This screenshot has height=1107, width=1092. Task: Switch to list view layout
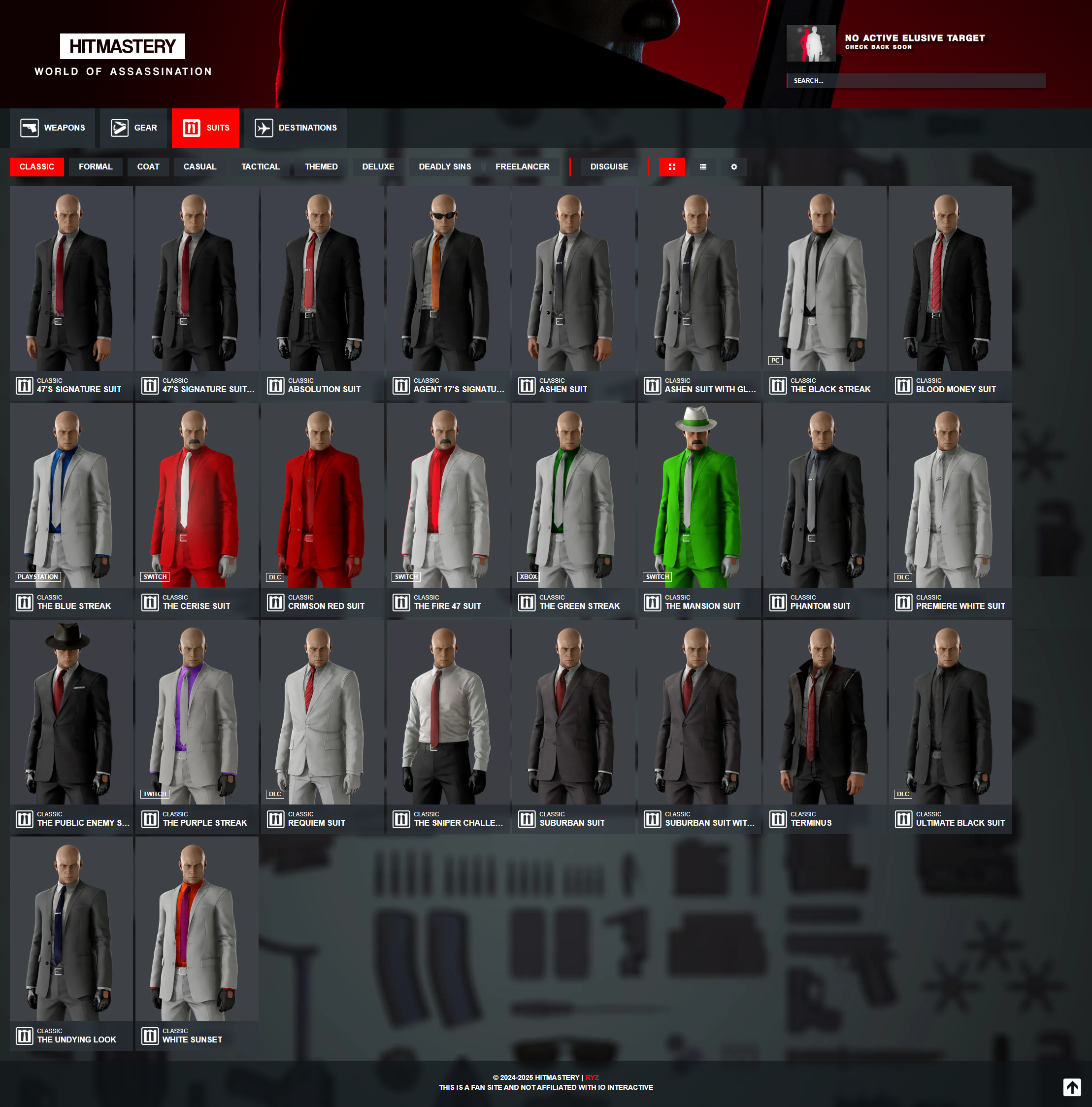703,167
